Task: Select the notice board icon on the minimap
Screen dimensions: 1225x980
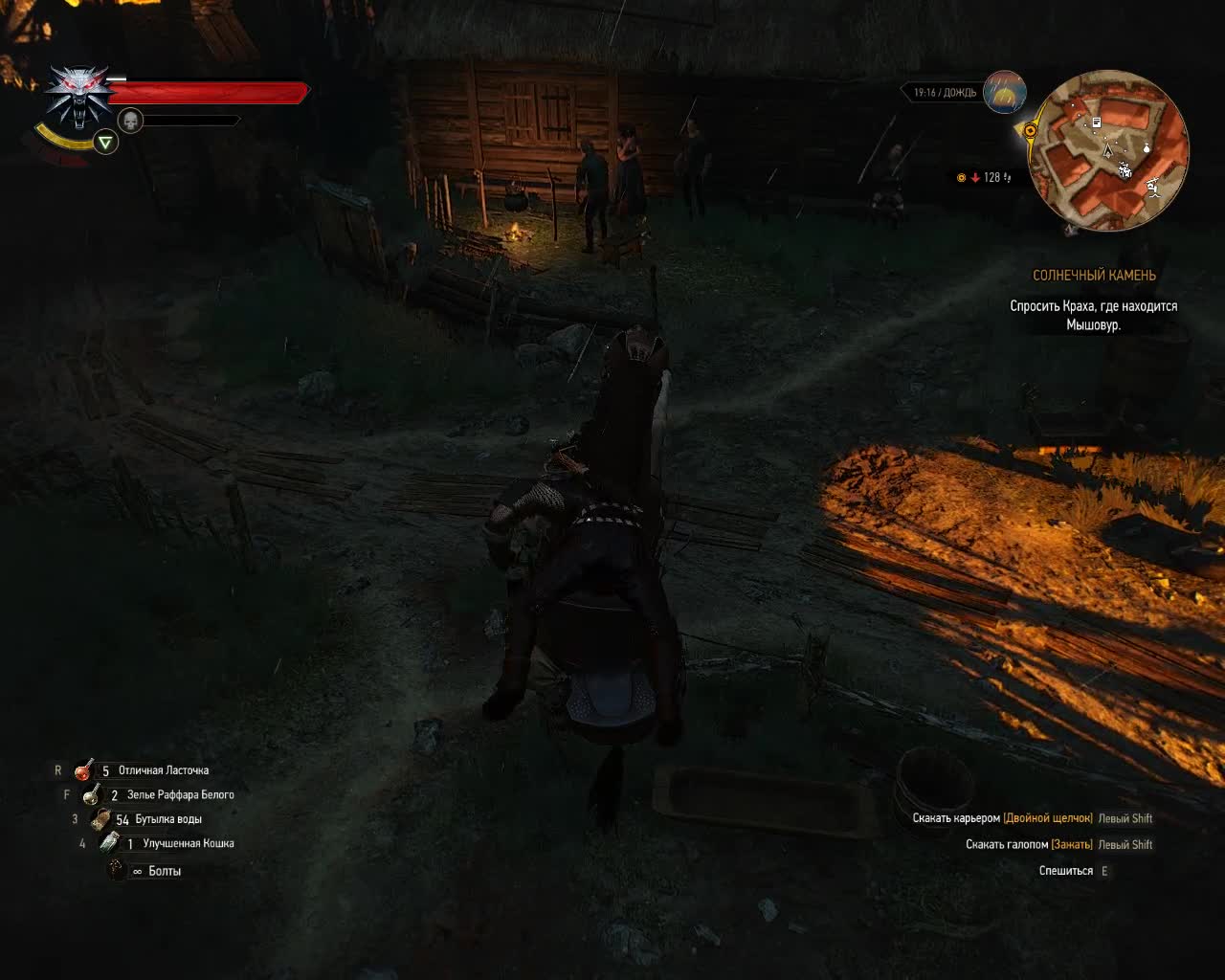Action: [1096, 122]
